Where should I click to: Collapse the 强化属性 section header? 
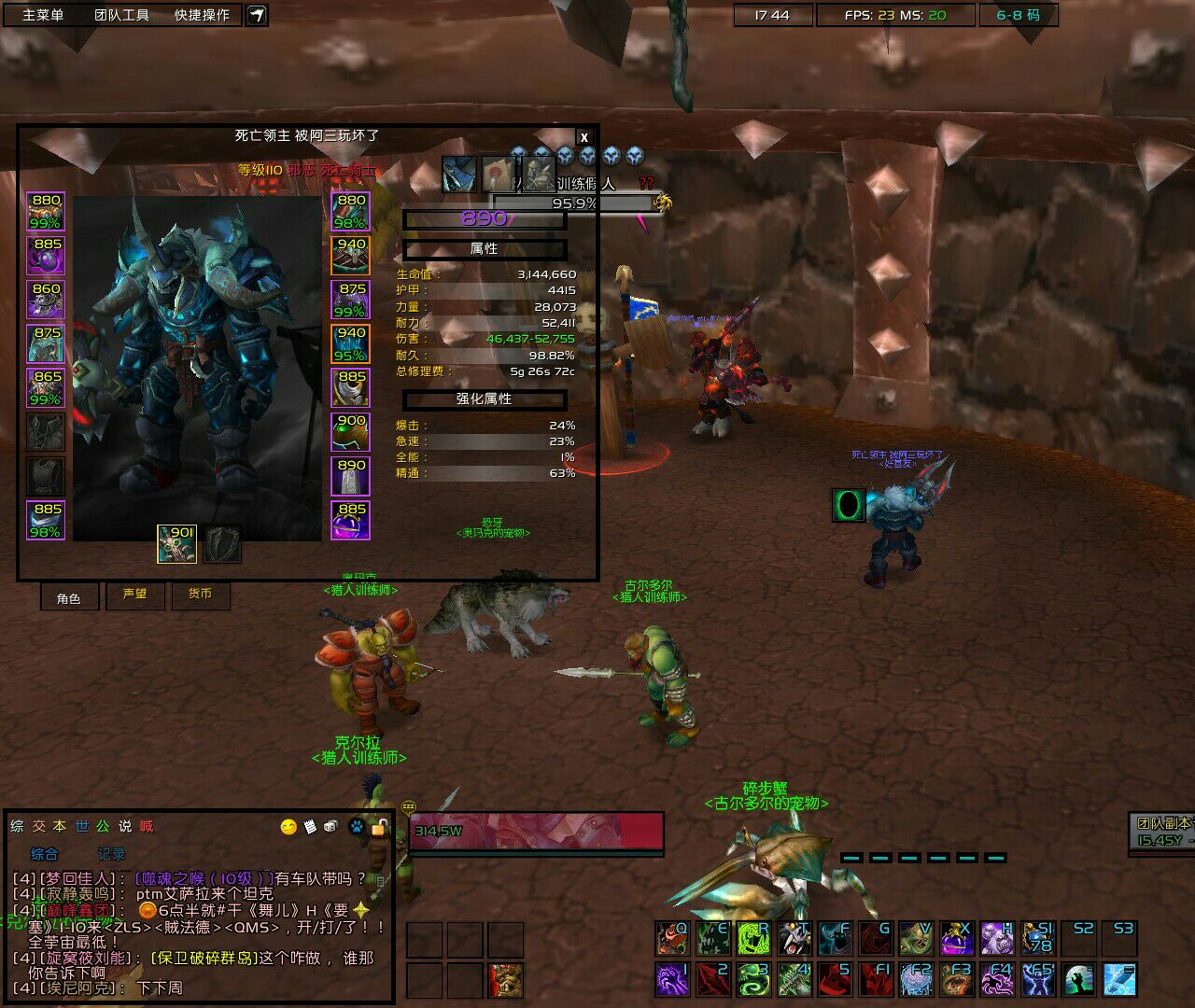coord(485,399)
